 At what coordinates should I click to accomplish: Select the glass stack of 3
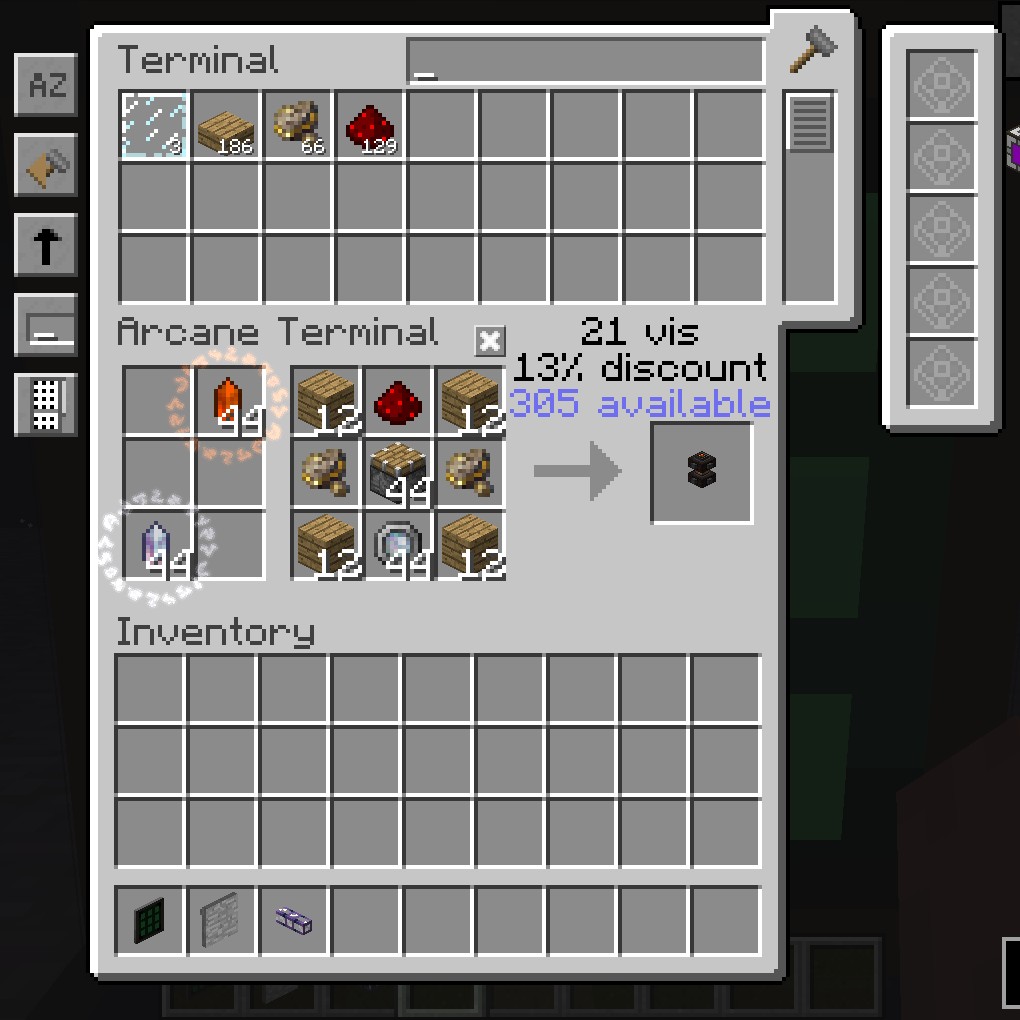[x=154, y=125]
